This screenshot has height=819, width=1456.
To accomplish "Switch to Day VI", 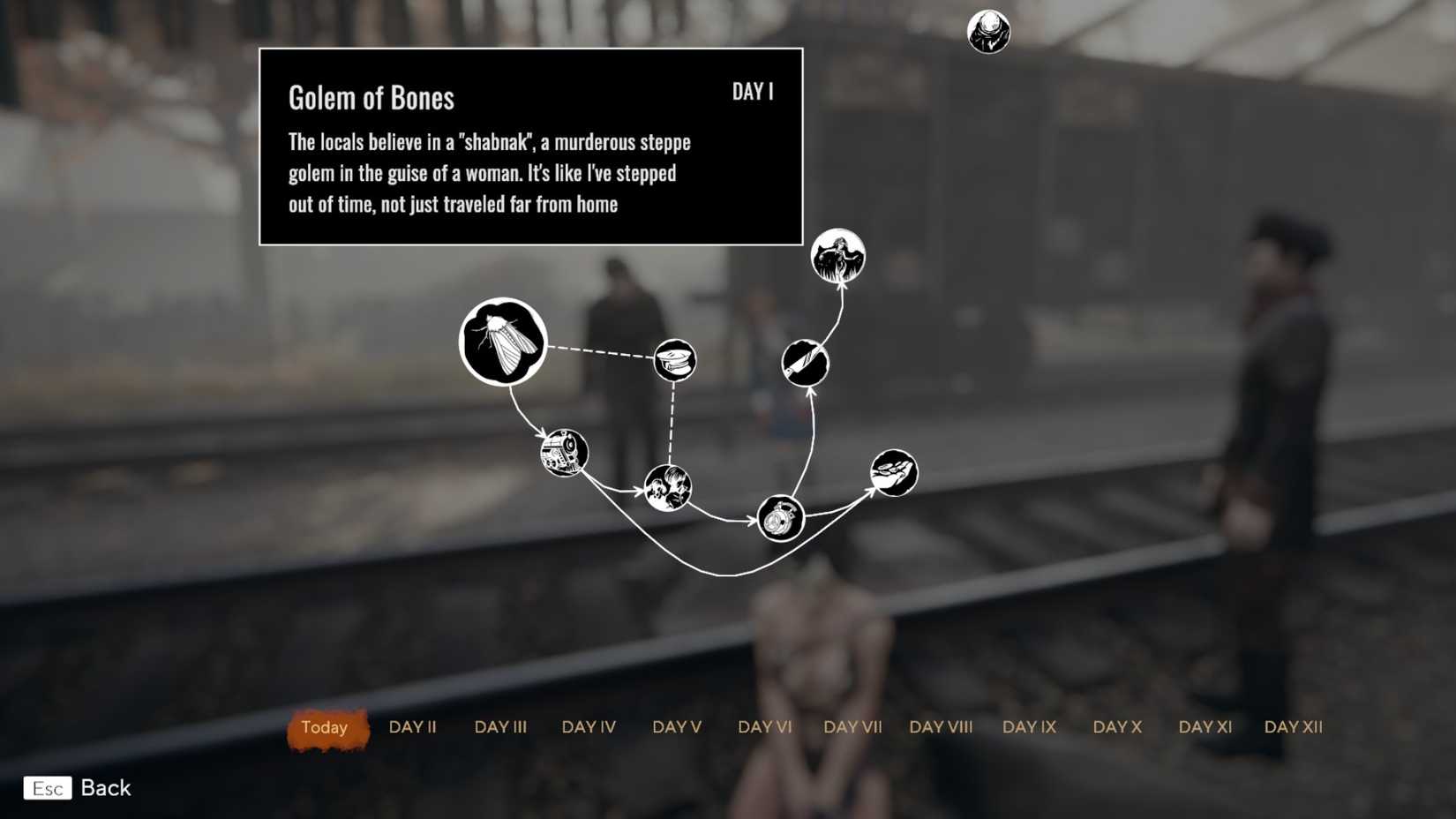I will (x=765, y=727).
